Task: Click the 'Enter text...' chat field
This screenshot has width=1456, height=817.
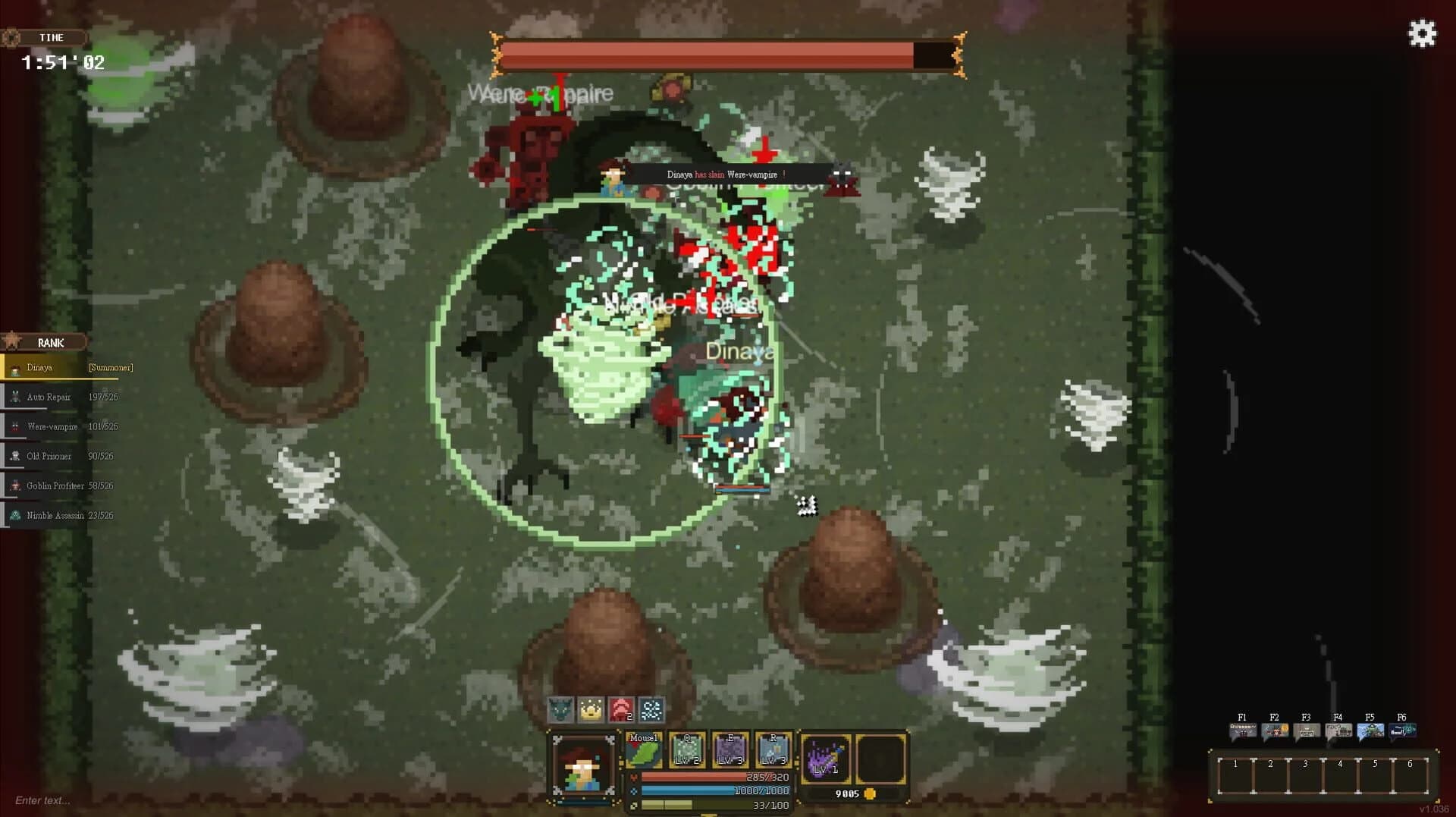Action: (42, 800)
